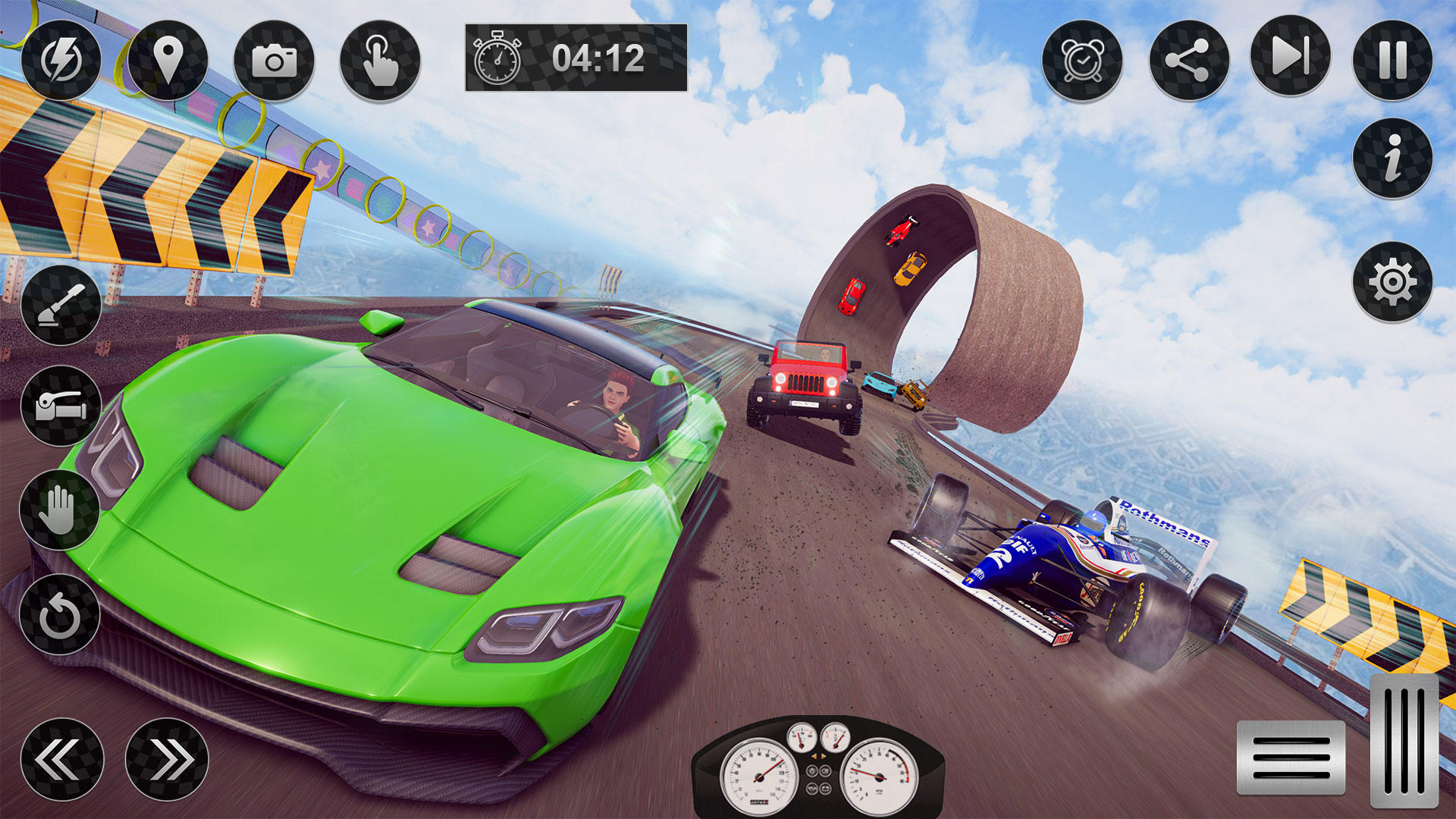The height and width of the screenshot is (819, 1456).
Task: Click the share icon button
Action: [1188, 60]
